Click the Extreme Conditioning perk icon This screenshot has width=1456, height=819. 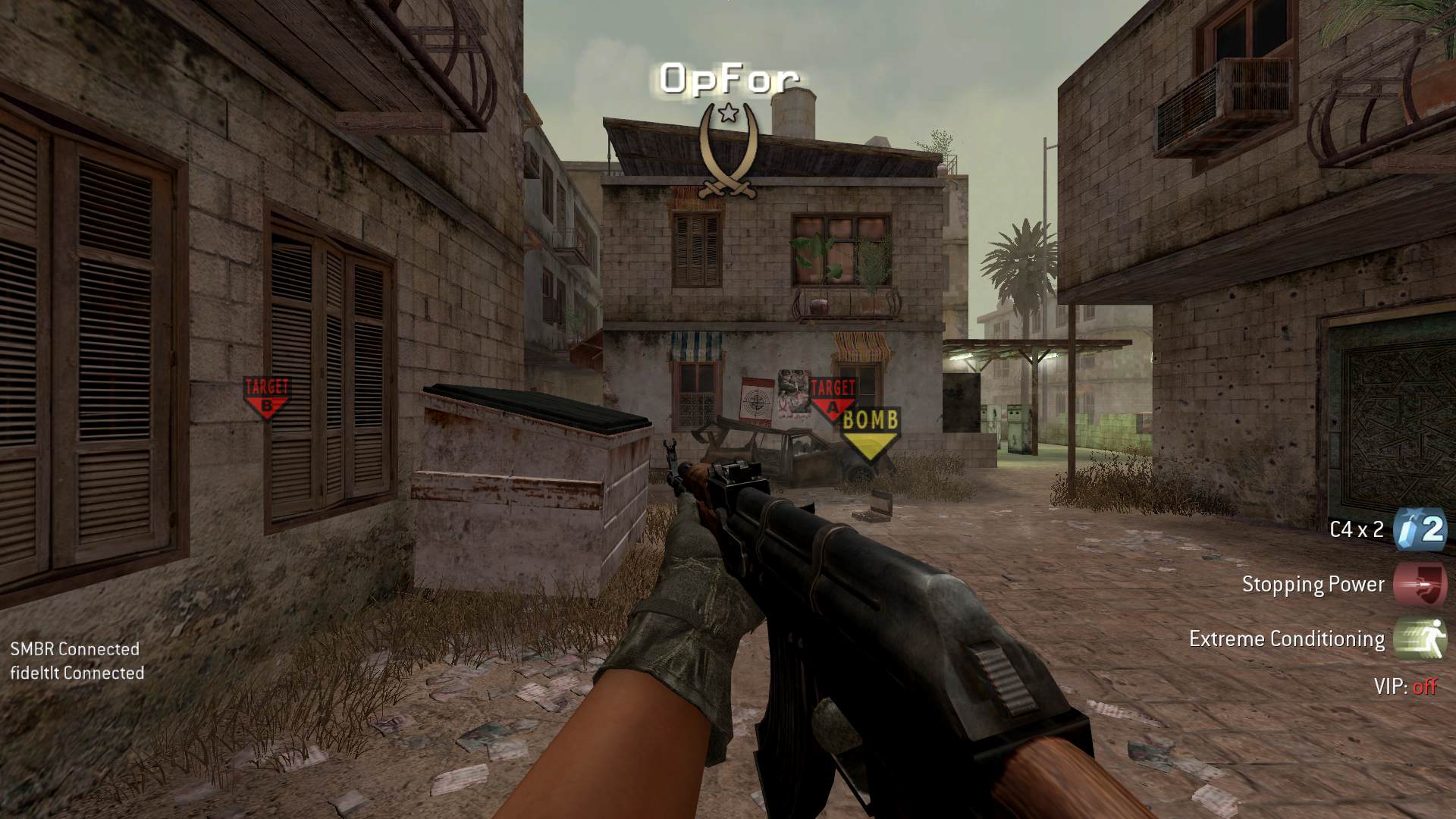coord(1420,639)
